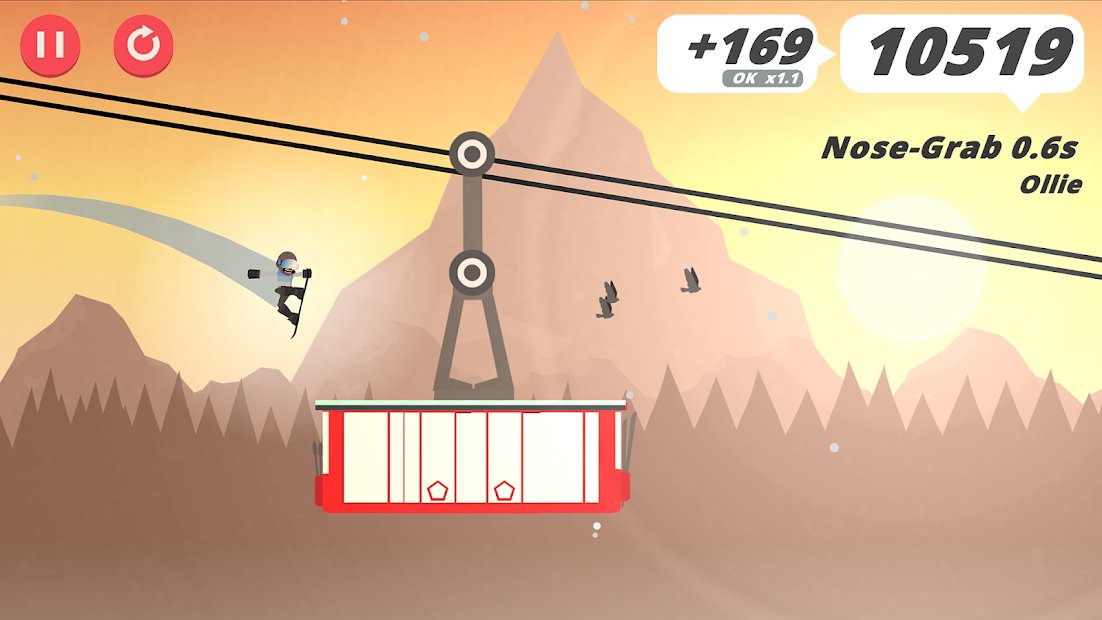Restart the run with the circular arrow button

(x=143, y=46)
